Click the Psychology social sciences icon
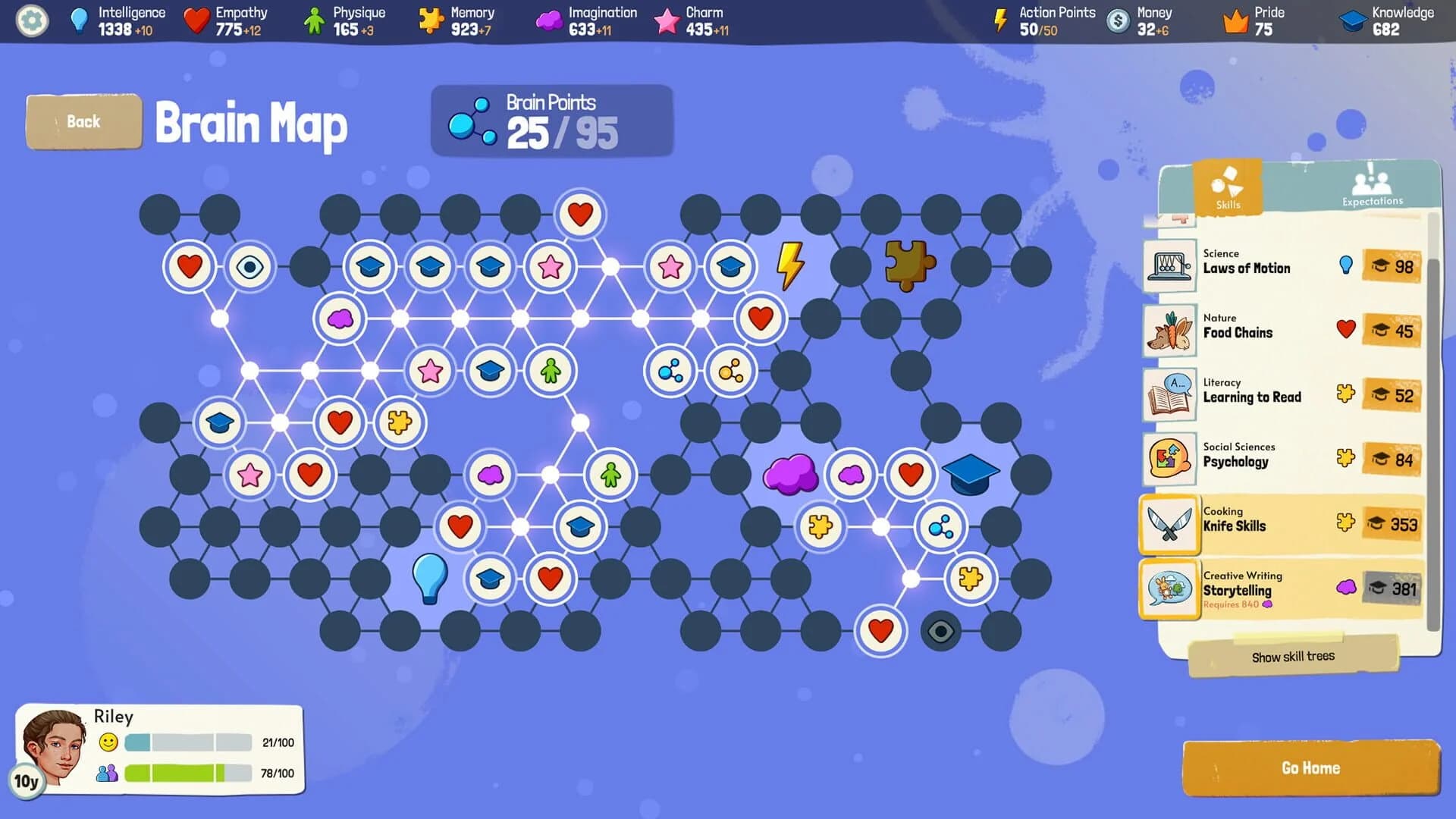 pyautogui.click(x=1169, y=459)
